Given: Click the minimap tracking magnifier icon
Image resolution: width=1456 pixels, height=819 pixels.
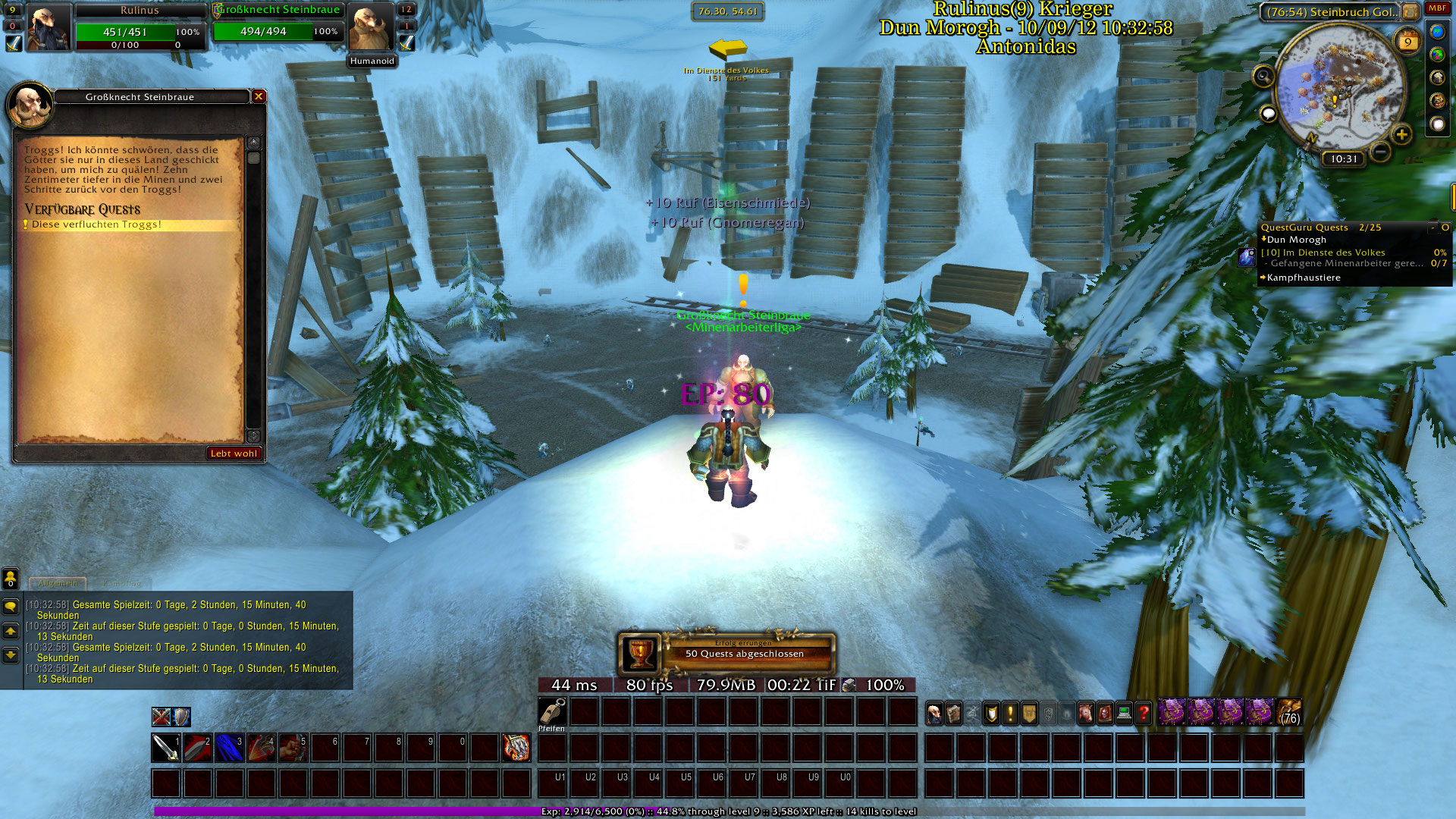Looking at the screenshot, I should (1263, 76).
